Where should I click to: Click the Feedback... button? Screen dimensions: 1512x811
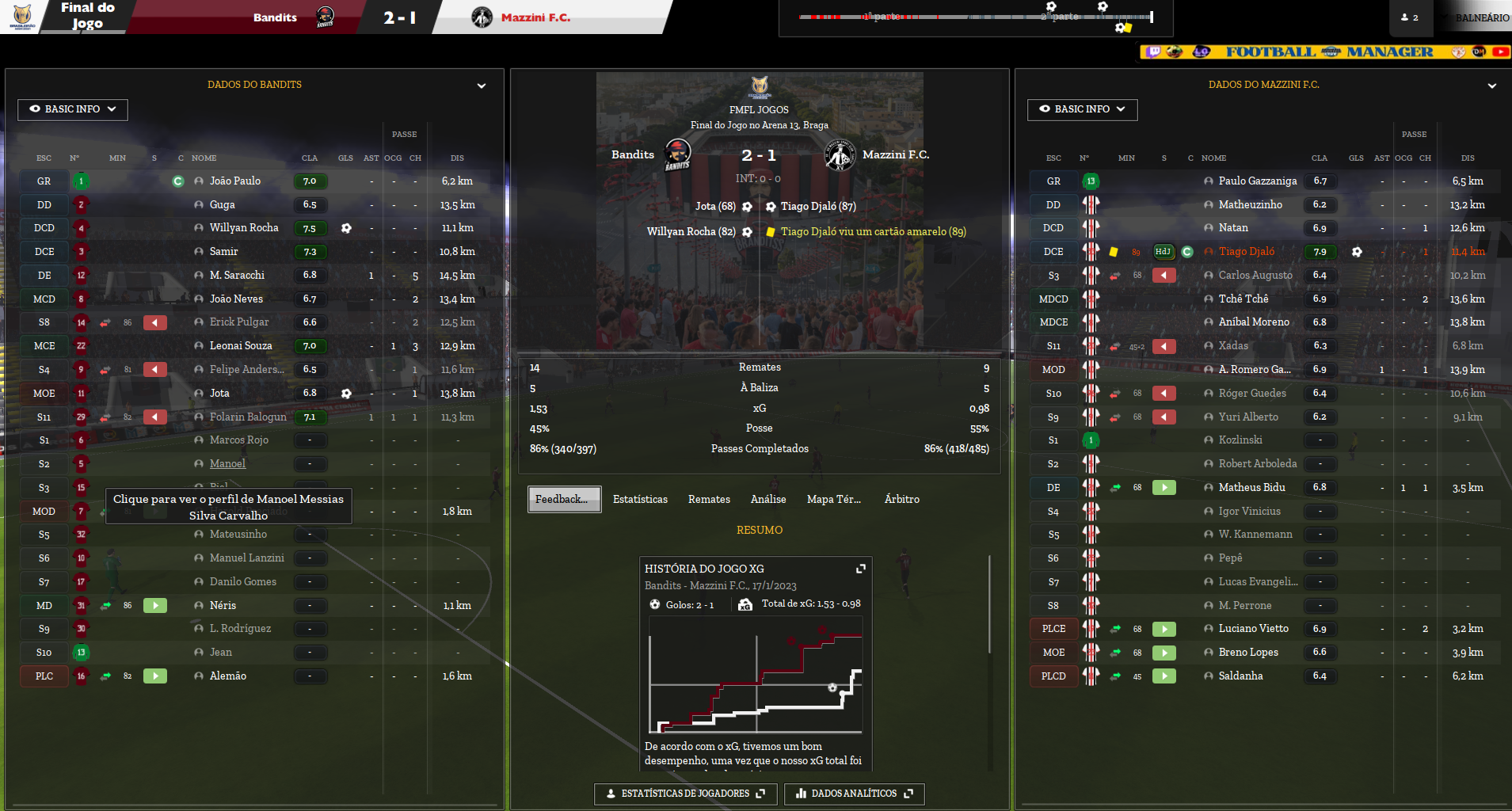[x=564, y=499]
